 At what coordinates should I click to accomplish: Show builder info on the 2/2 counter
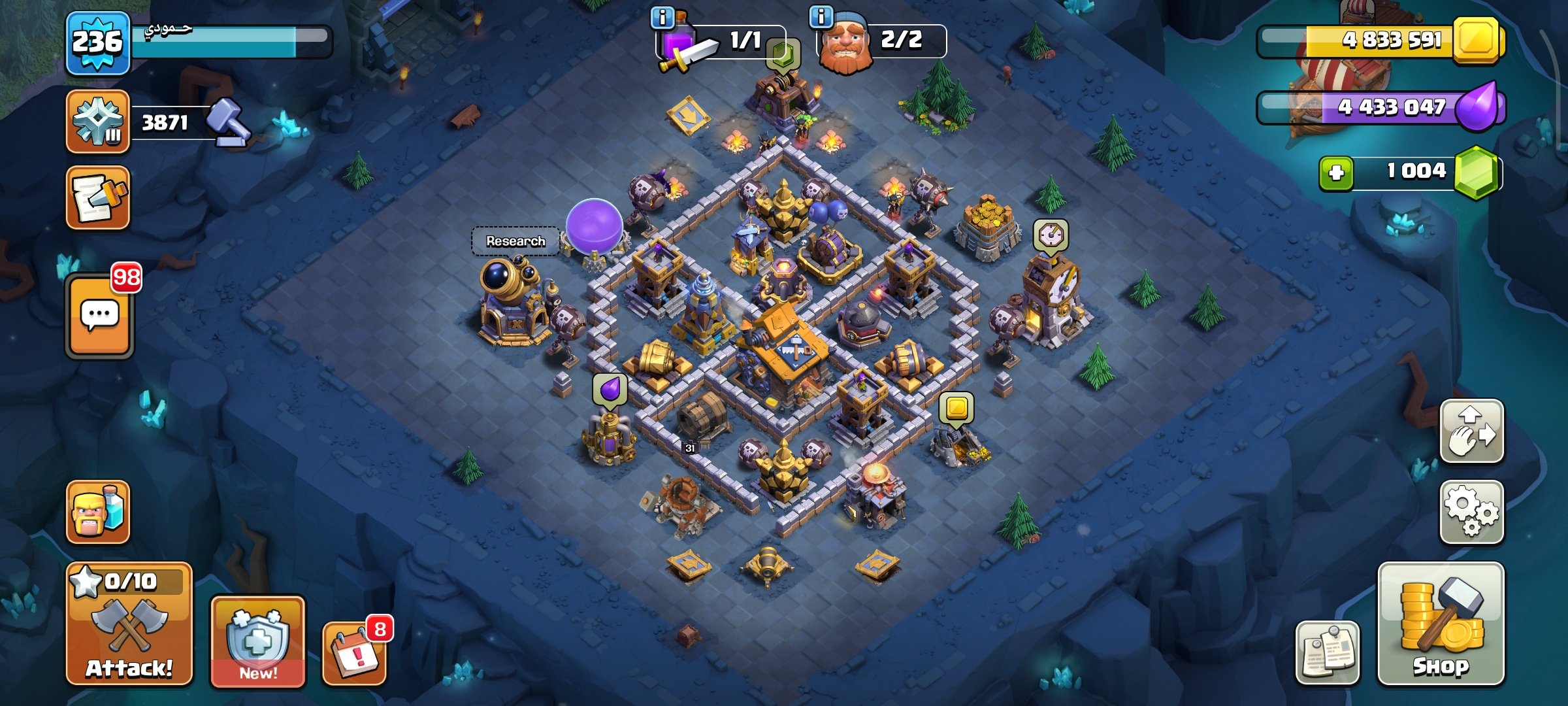pos(821,16)
